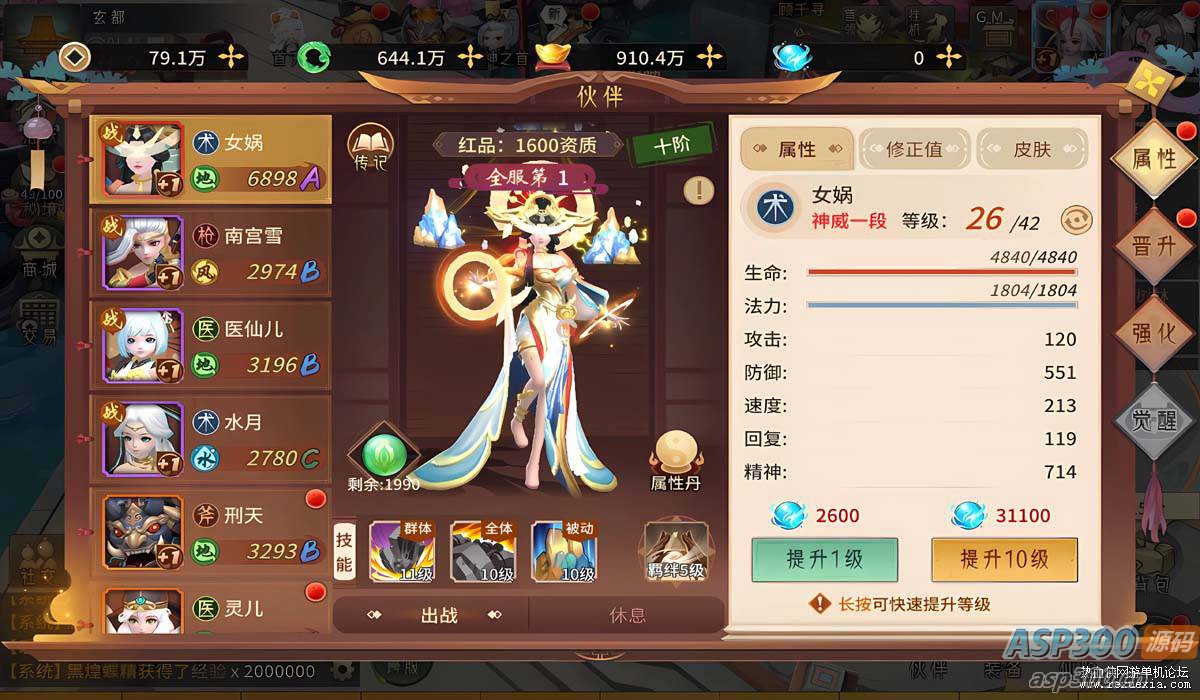Click the 提升1级 level-up button
The width and height of the screenshot is (1200, 700).
(824, 560)
